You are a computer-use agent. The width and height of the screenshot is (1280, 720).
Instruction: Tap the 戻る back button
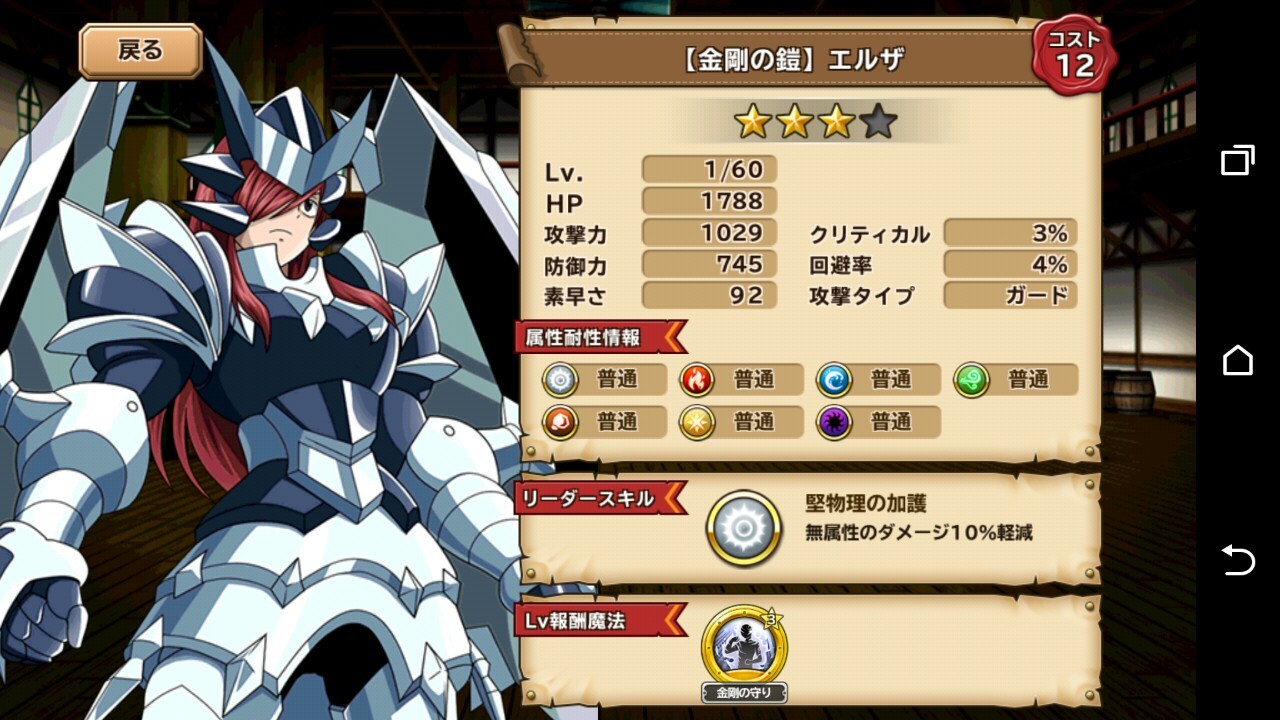point(140,51)
